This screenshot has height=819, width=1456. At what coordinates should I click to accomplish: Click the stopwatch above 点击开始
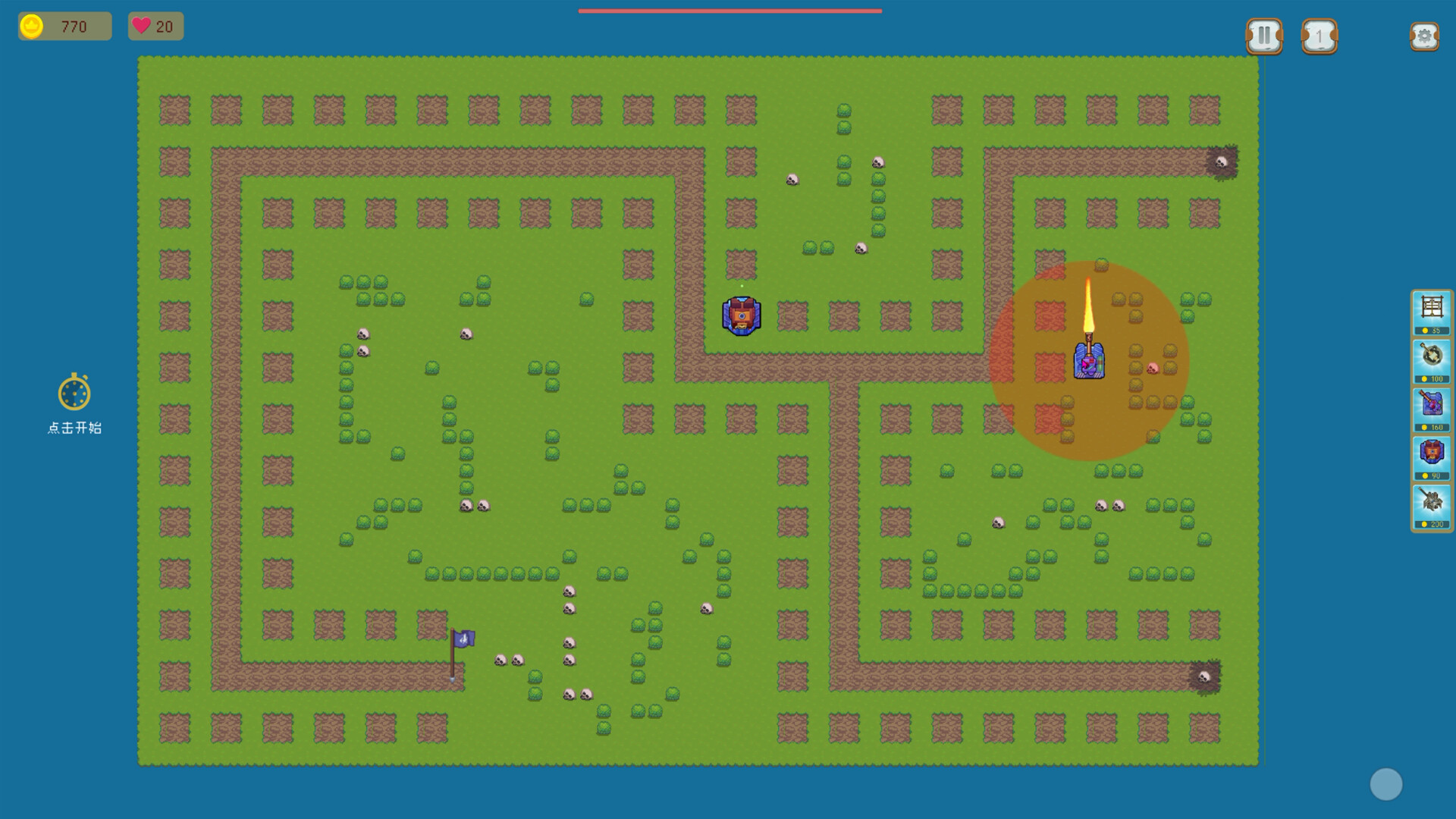tap(74, 394)
